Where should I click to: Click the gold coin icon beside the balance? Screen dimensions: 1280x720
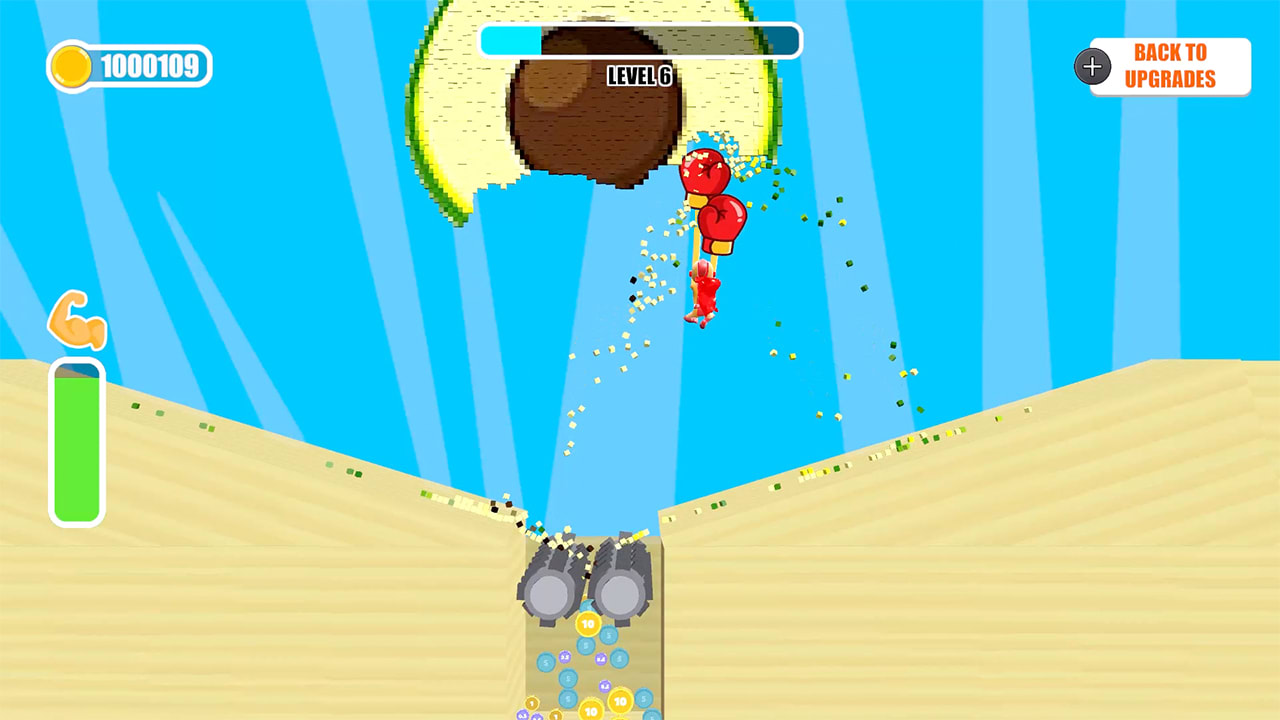(73, 65)
